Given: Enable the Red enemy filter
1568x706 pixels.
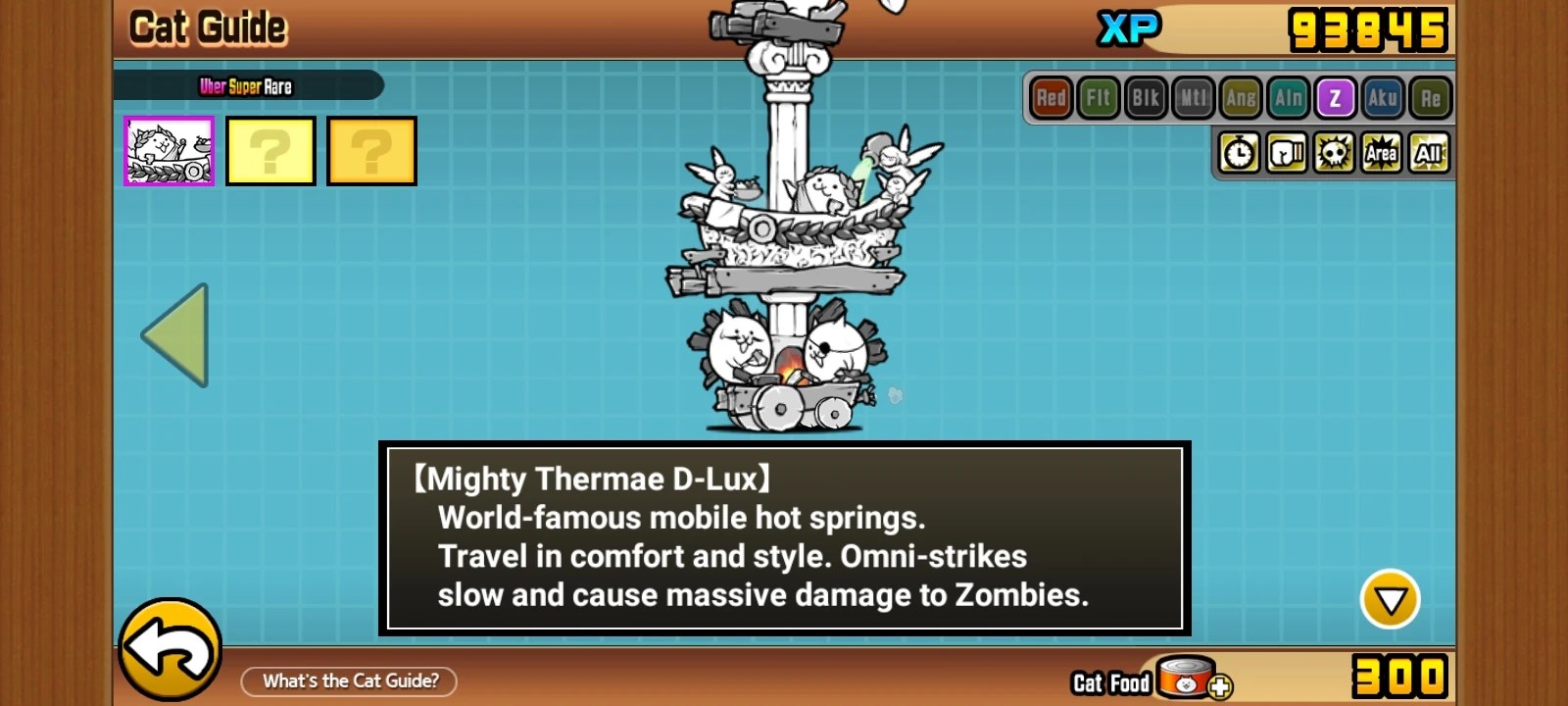Looking at the screenshot, I should click(1050, 98).
